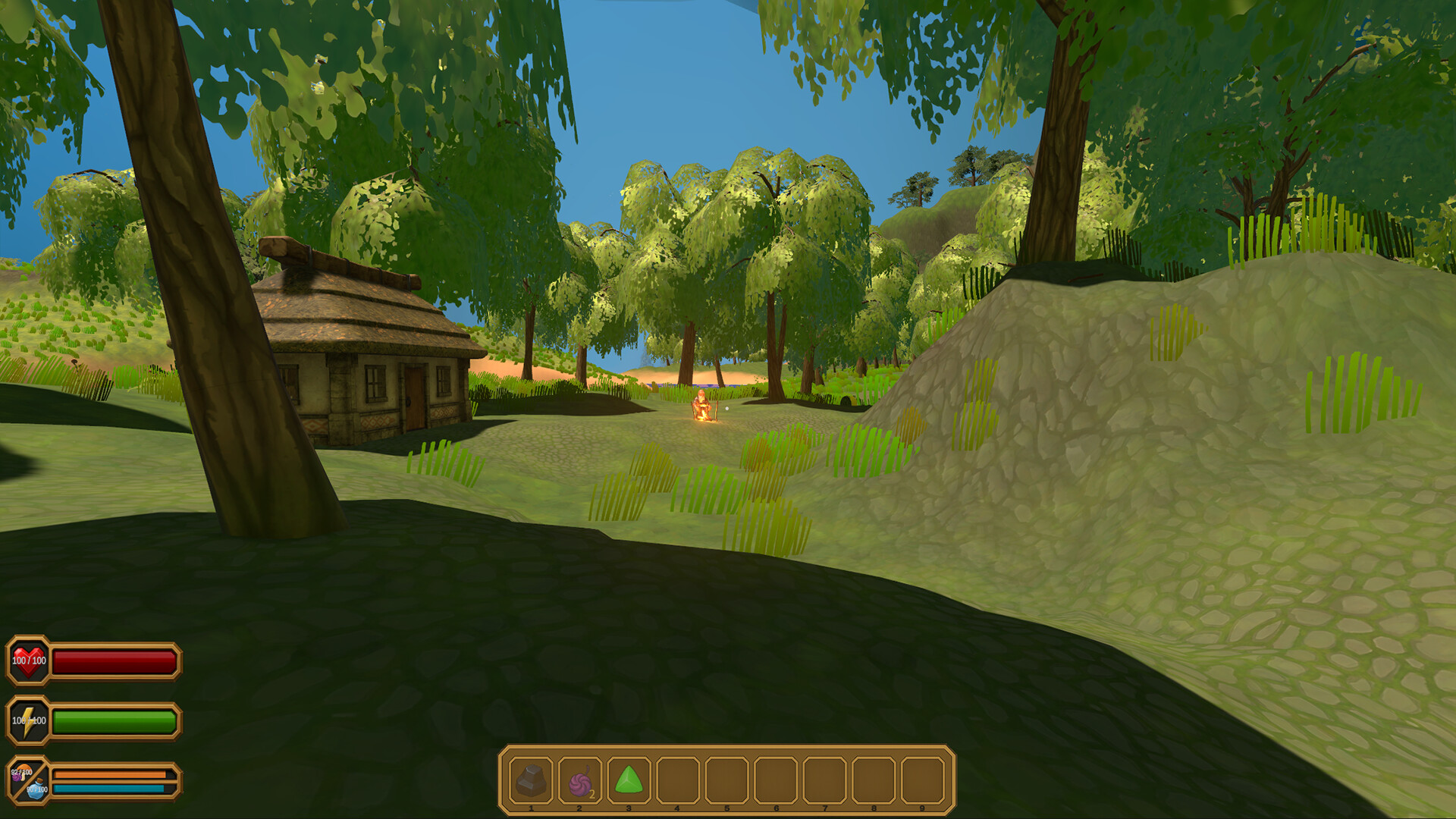Click the quantity badge on the yarn stack
Viewport: 1456px width, 819px height.
pyautogui.click(x=591, y=795)
